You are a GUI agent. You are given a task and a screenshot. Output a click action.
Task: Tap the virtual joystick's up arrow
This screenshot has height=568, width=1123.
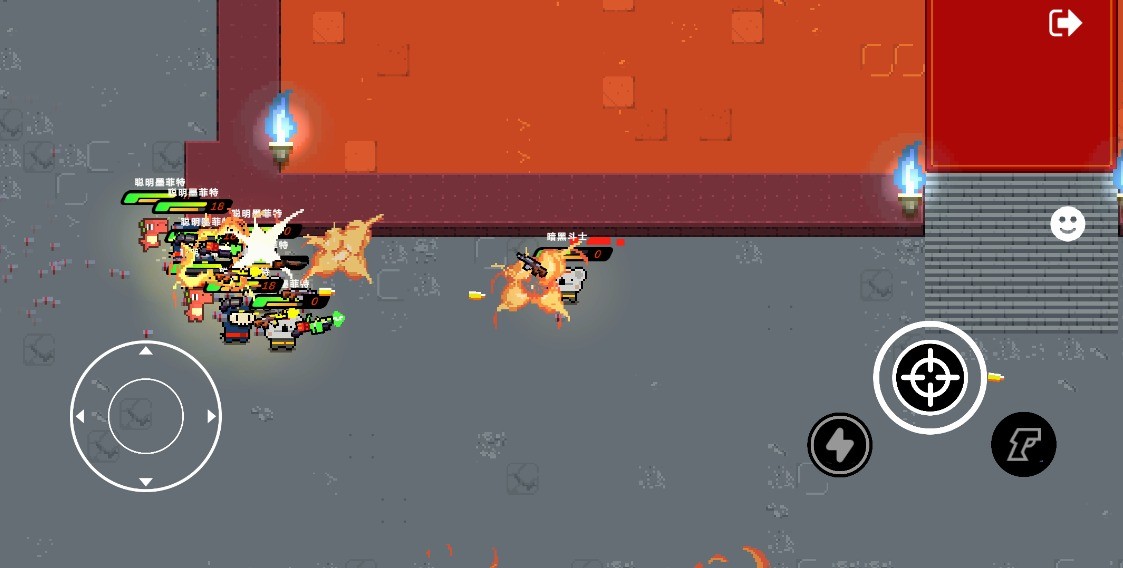146,352
